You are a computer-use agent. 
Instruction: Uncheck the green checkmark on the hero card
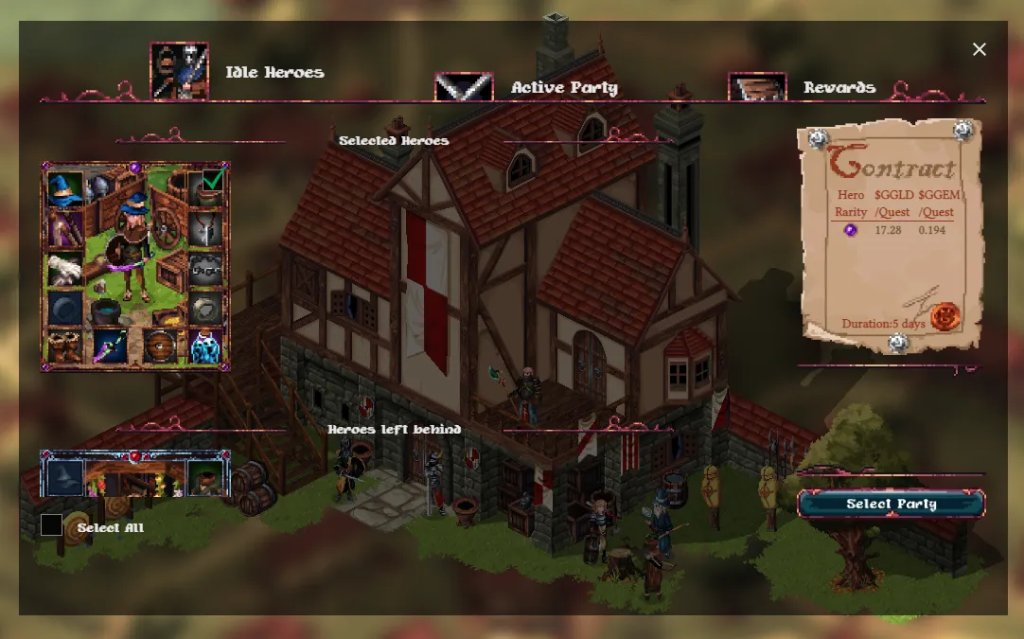[212, 179]
